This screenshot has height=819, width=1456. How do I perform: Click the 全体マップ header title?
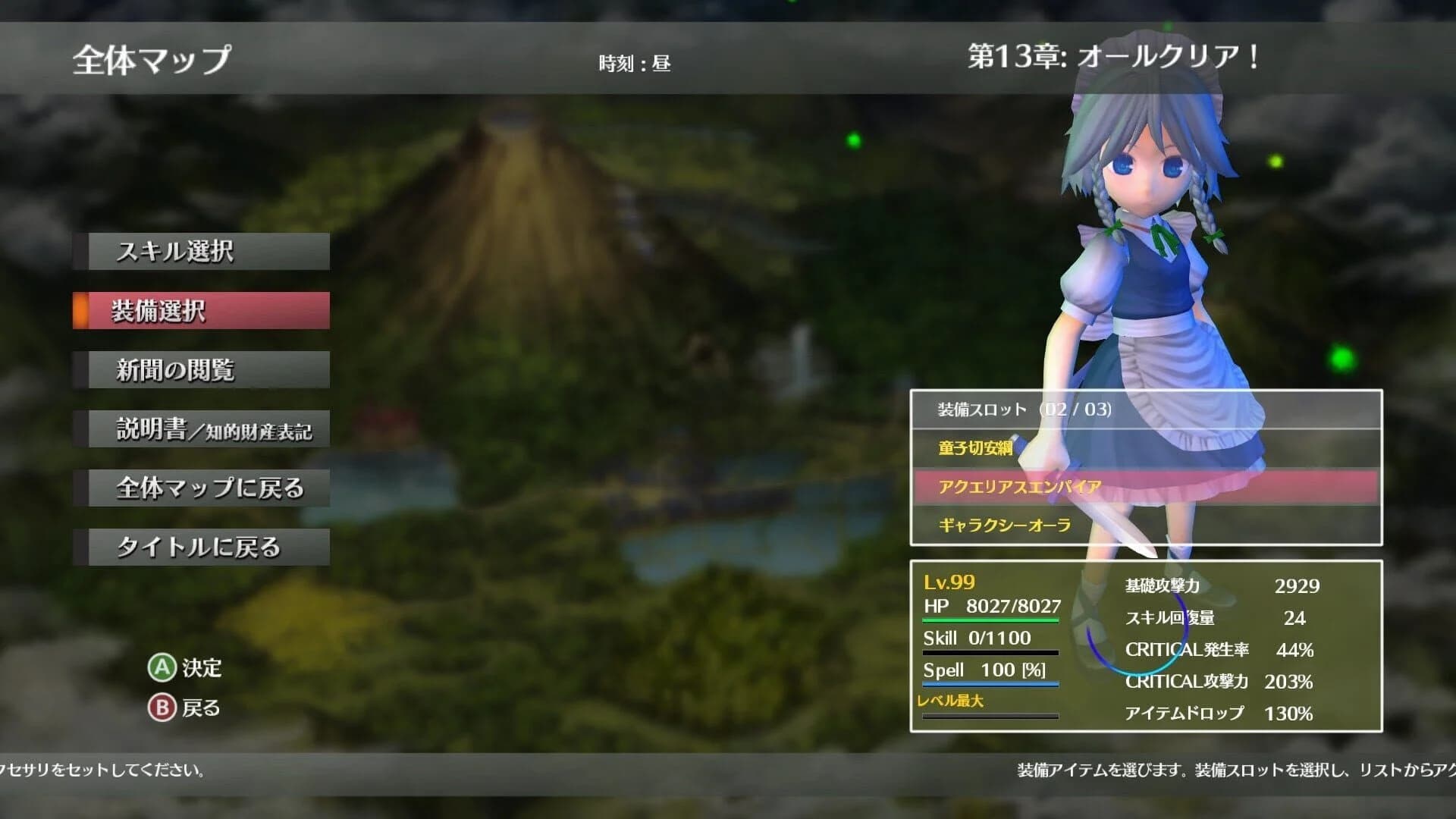click(148, 58)
